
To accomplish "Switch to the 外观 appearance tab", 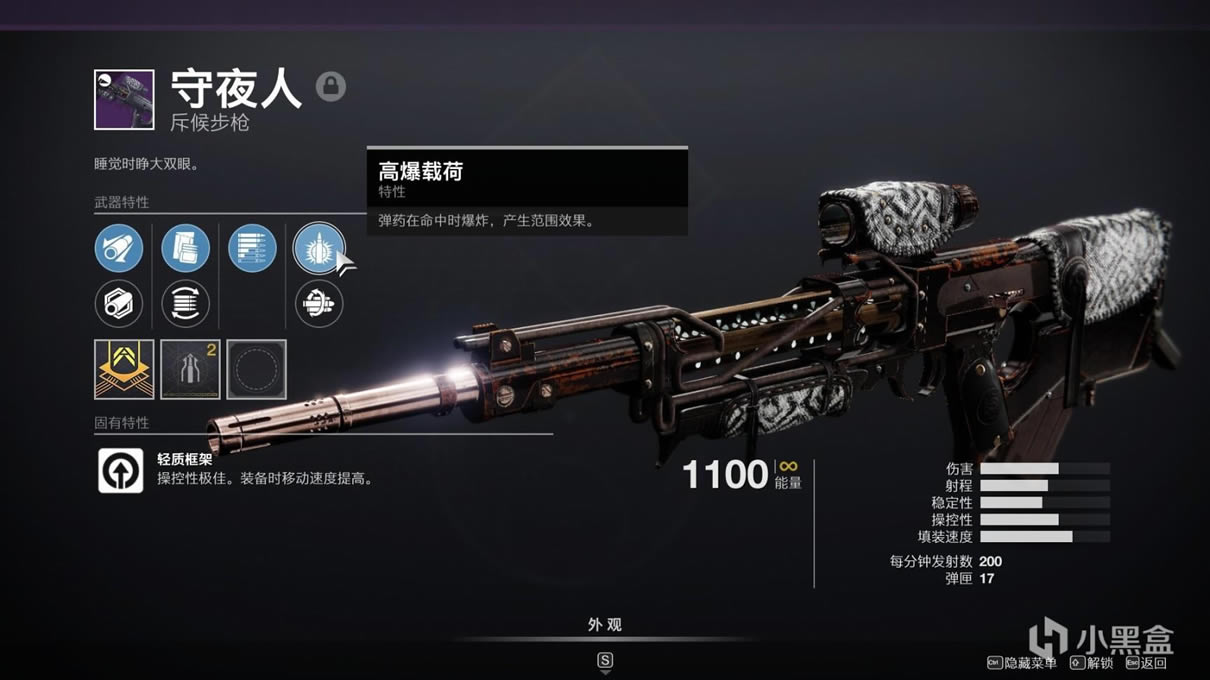I will click(x=604, y=625).
